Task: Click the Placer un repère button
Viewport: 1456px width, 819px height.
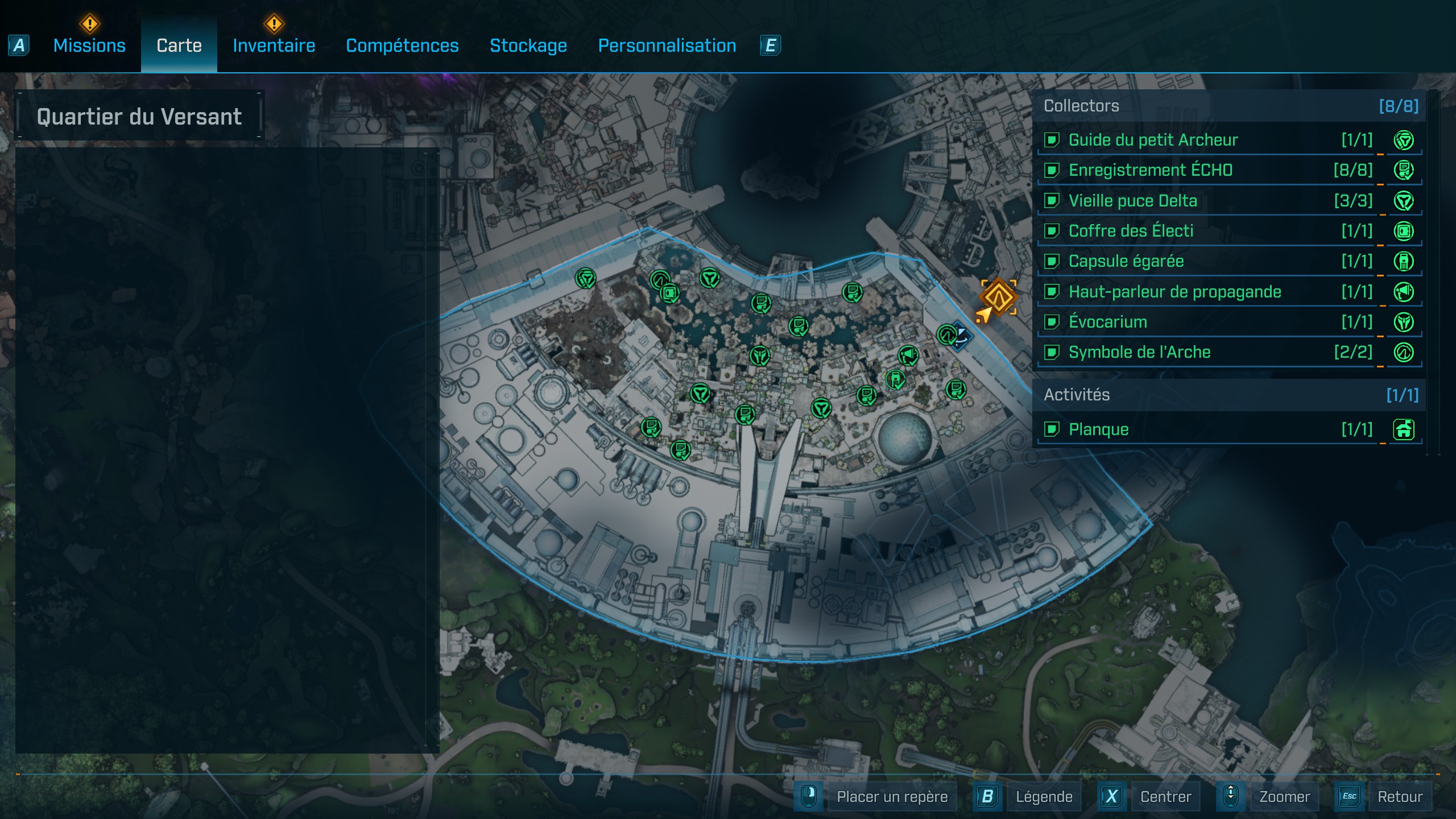Action: (892, 797)
